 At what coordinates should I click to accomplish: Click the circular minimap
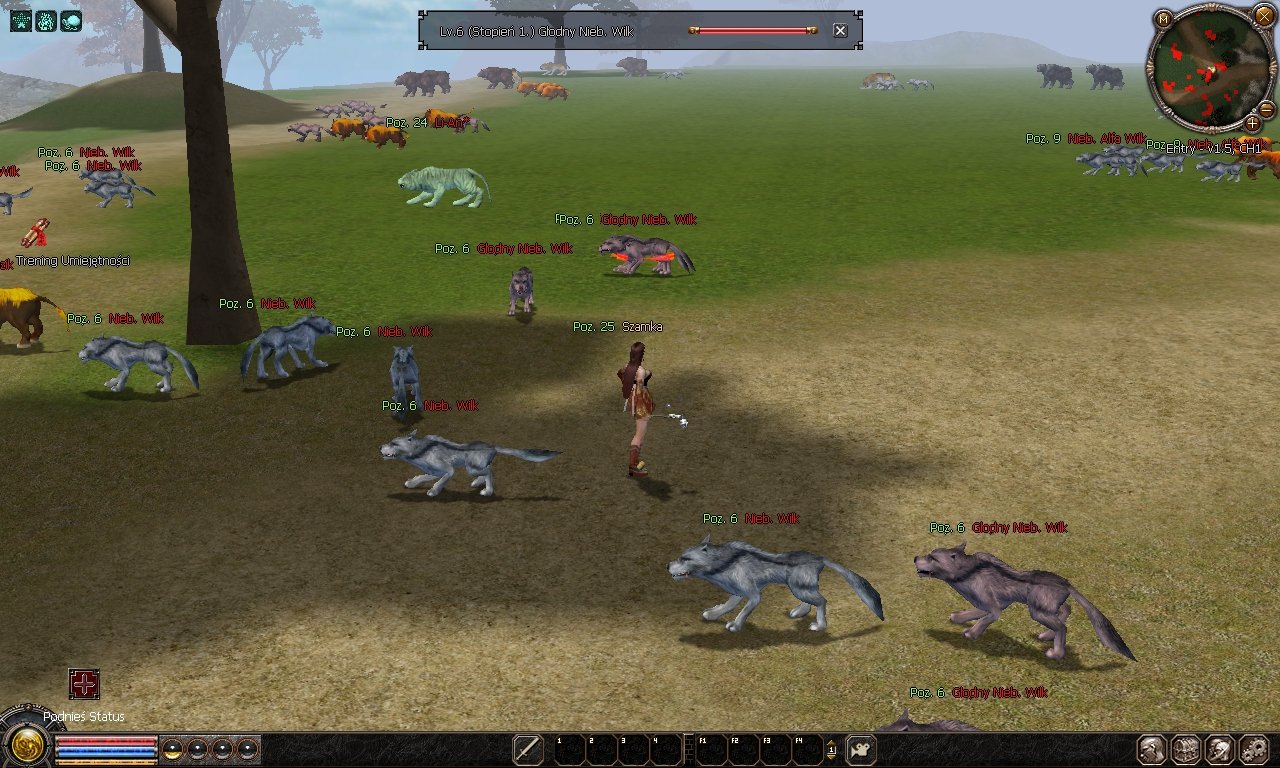click(x=1210, y=70)
